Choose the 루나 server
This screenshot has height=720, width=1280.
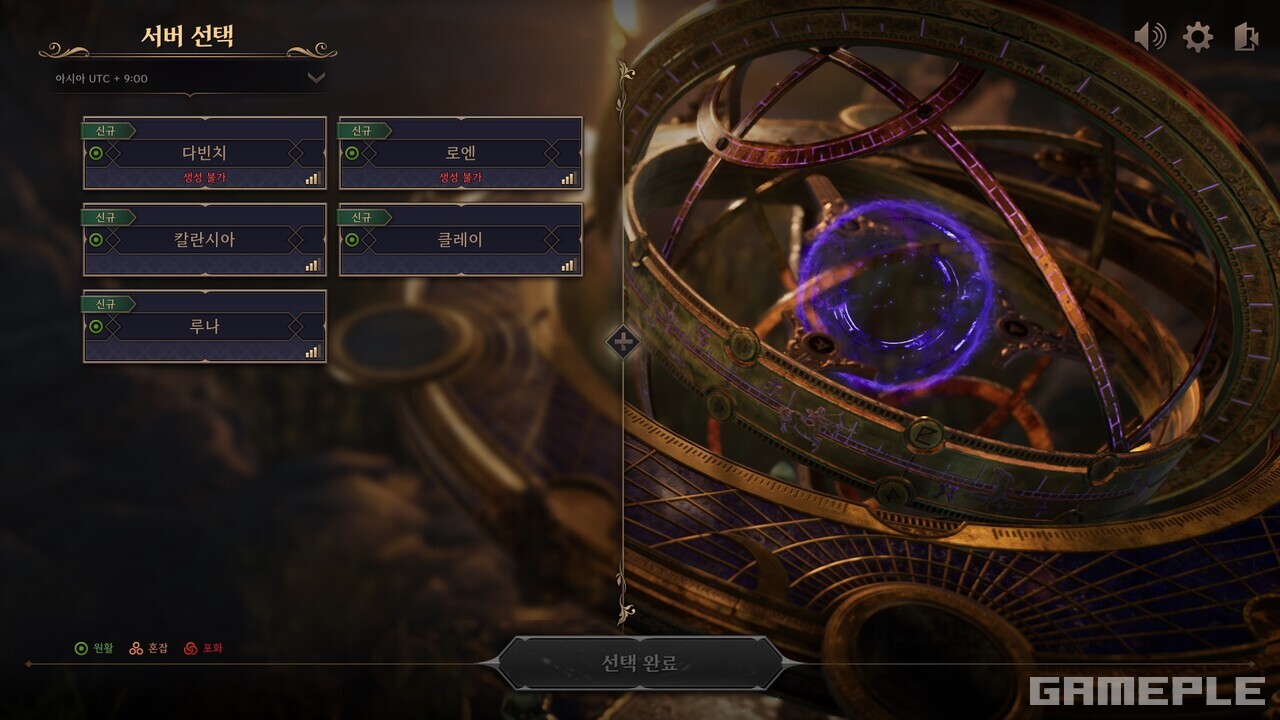(204, 326)
